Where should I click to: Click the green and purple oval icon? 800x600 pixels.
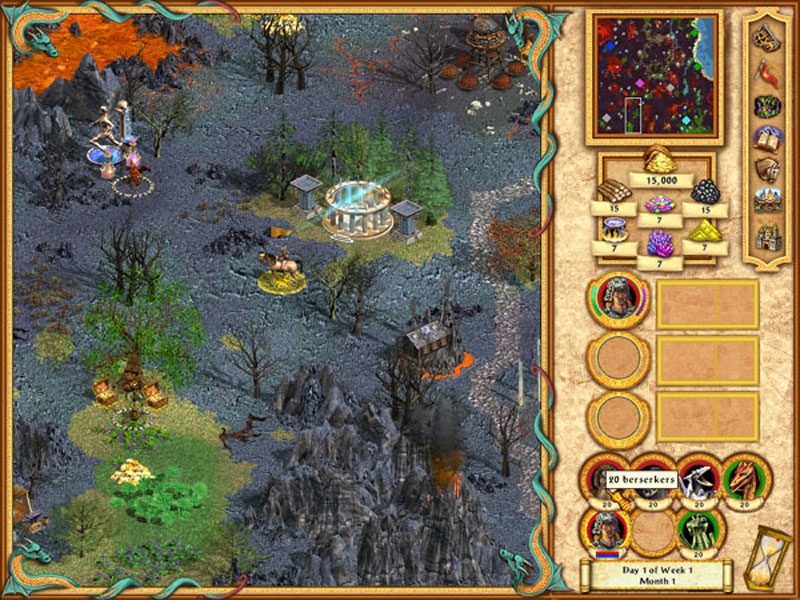click(x=768, y=104)
